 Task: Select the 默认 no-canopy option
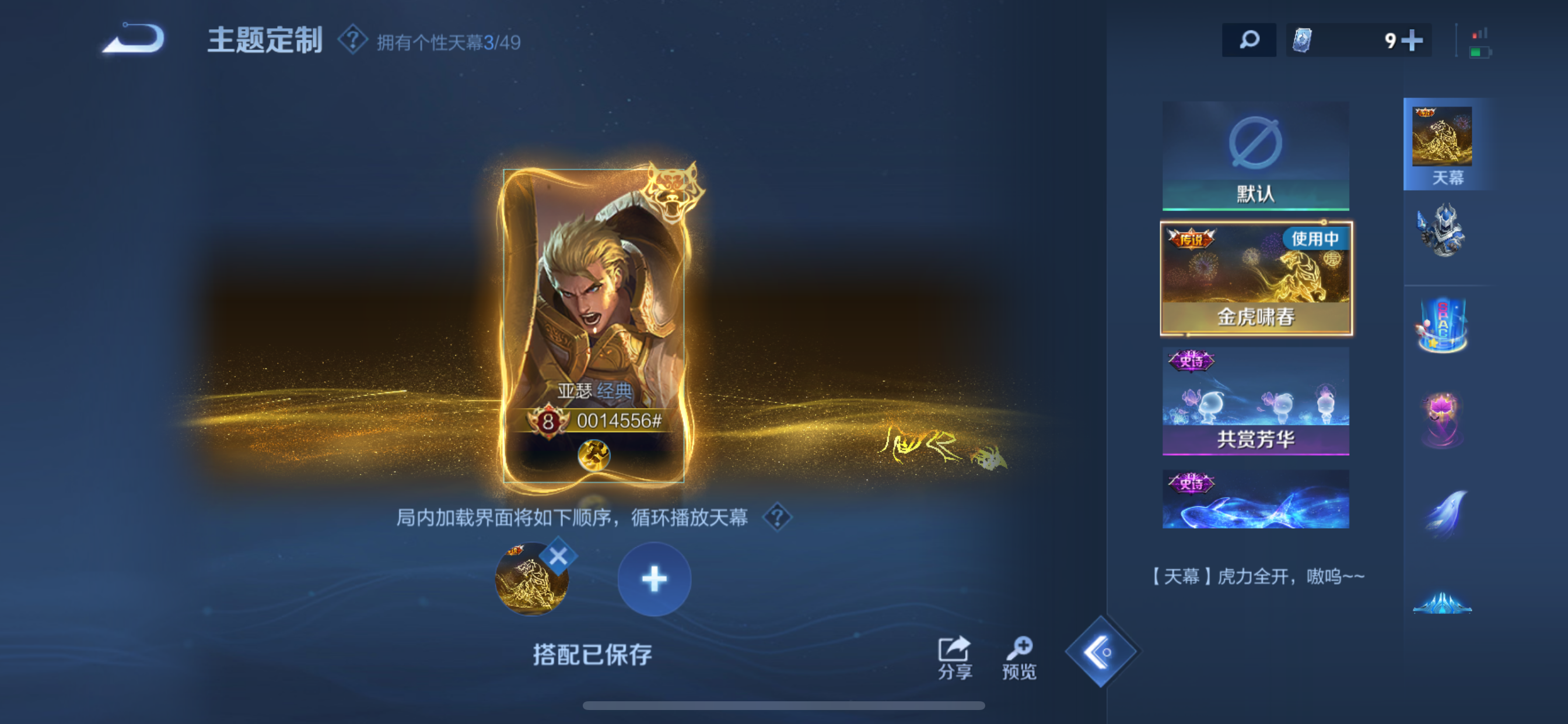coord(1256,155)
